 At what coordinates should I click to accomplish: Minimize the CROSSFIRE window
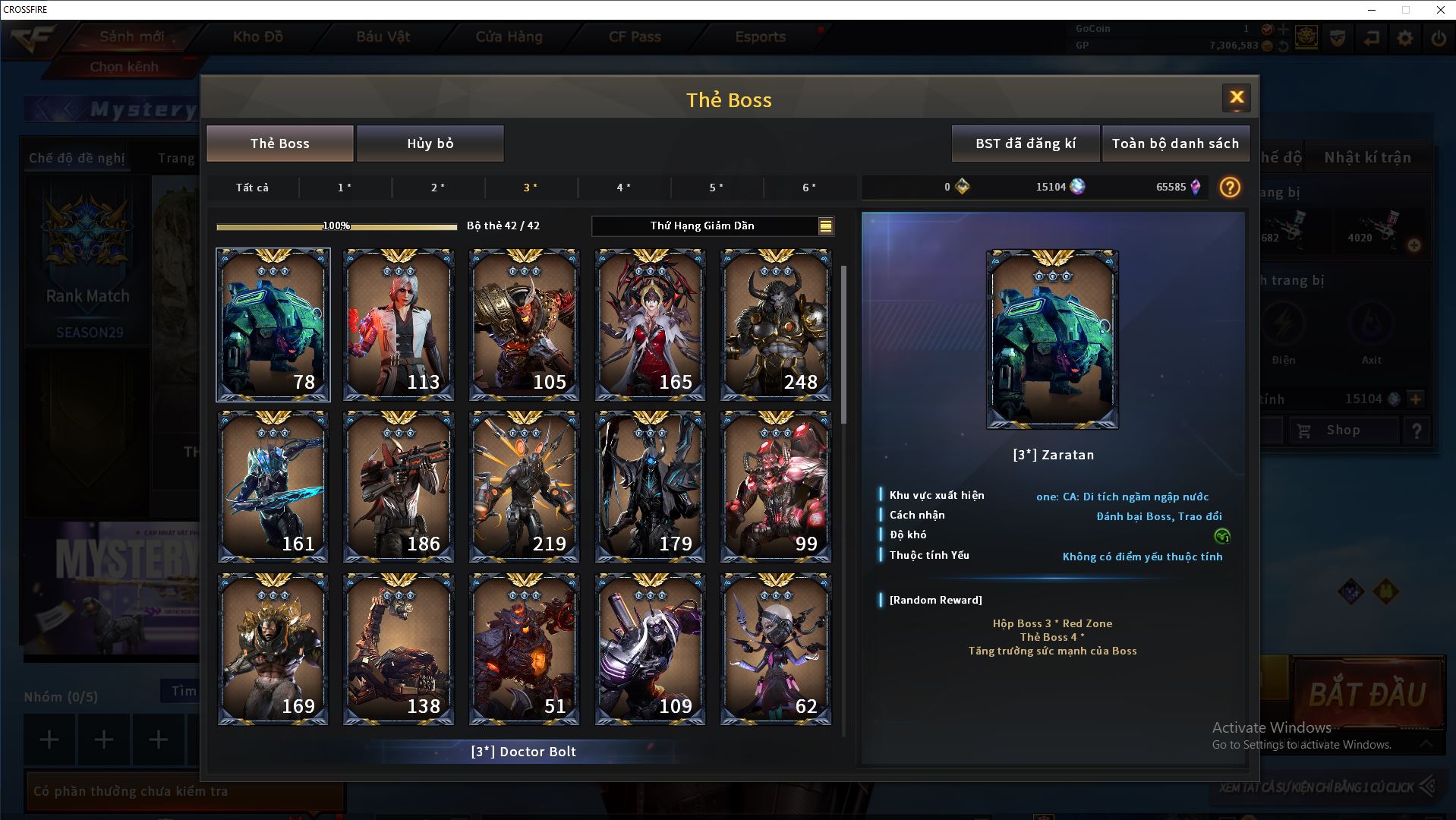click(x=1372, y=10)
